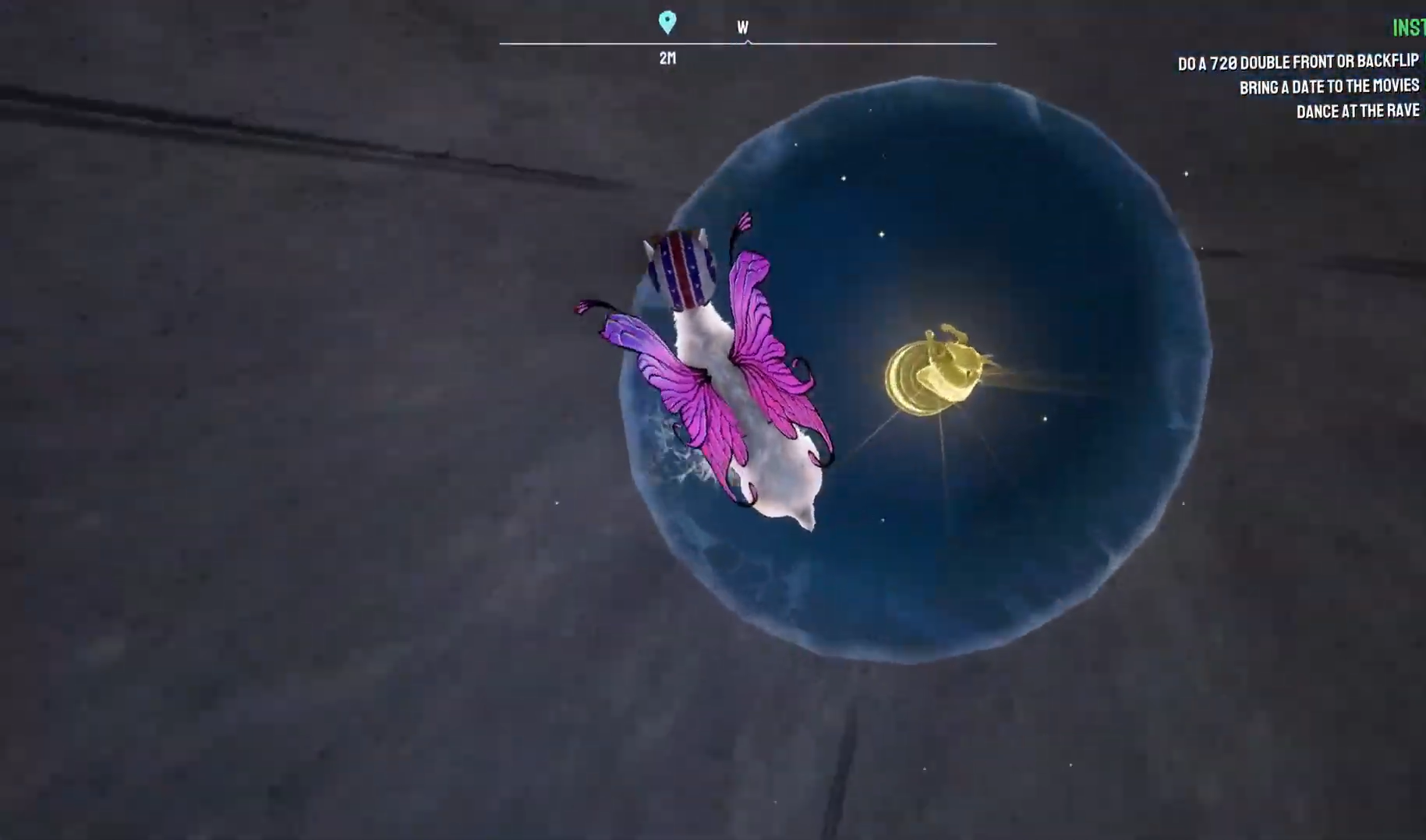Toggle the BRING A DATE TO THE MOVIES objective
The image size is (1426, 840).
click(1330, 86)
